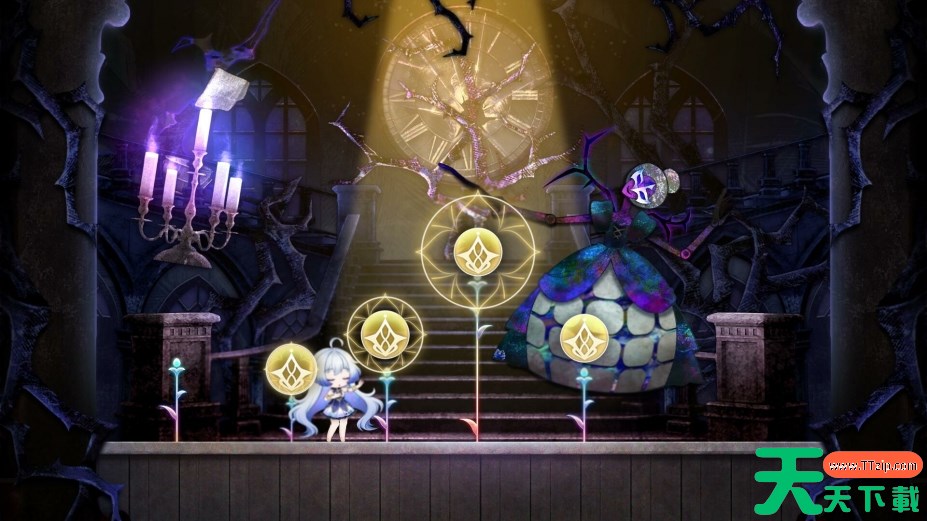Tap the golden note inside the largest ring

pyautogui.click(x=477, y=252)
